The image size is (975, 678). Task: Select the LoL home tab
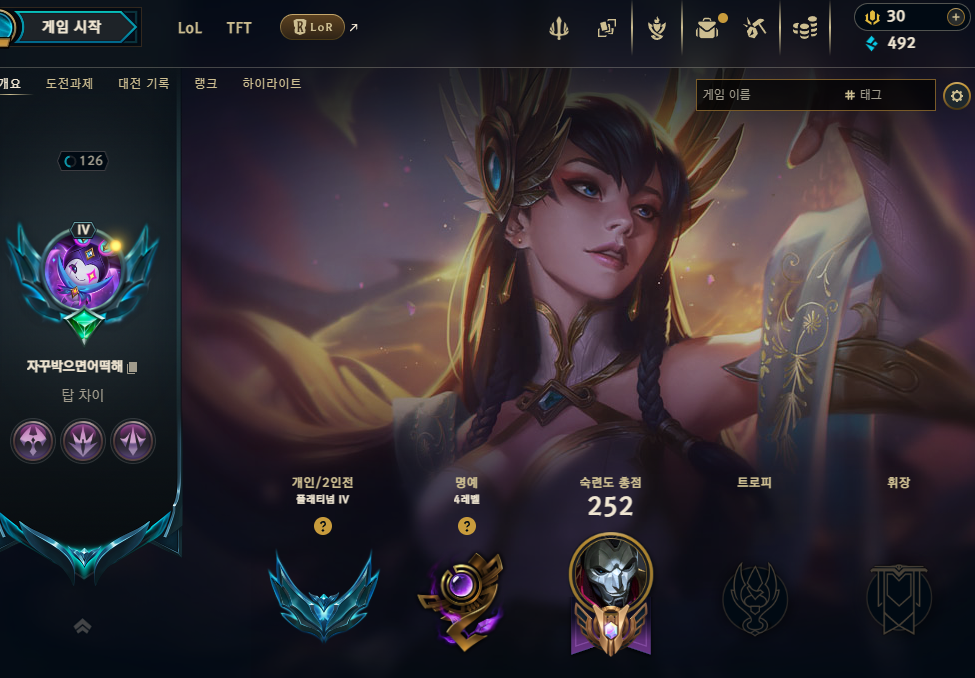(190, 28)
